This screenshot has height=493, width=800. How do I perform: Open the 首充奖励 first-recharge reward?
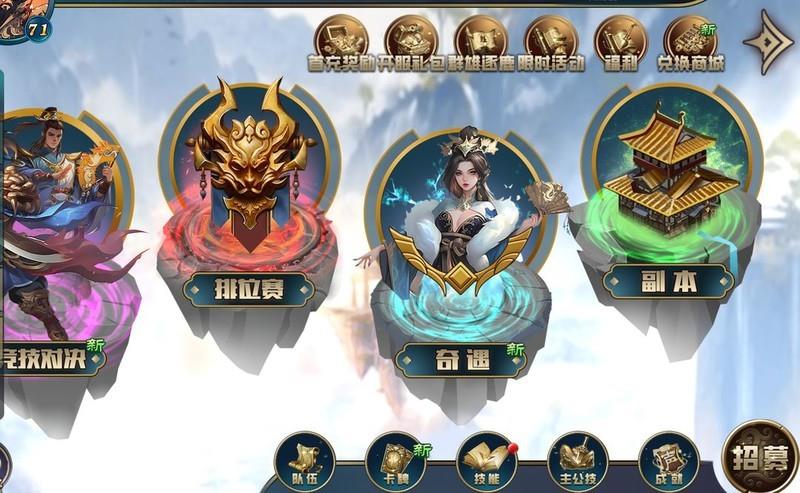tap(341, 42)
